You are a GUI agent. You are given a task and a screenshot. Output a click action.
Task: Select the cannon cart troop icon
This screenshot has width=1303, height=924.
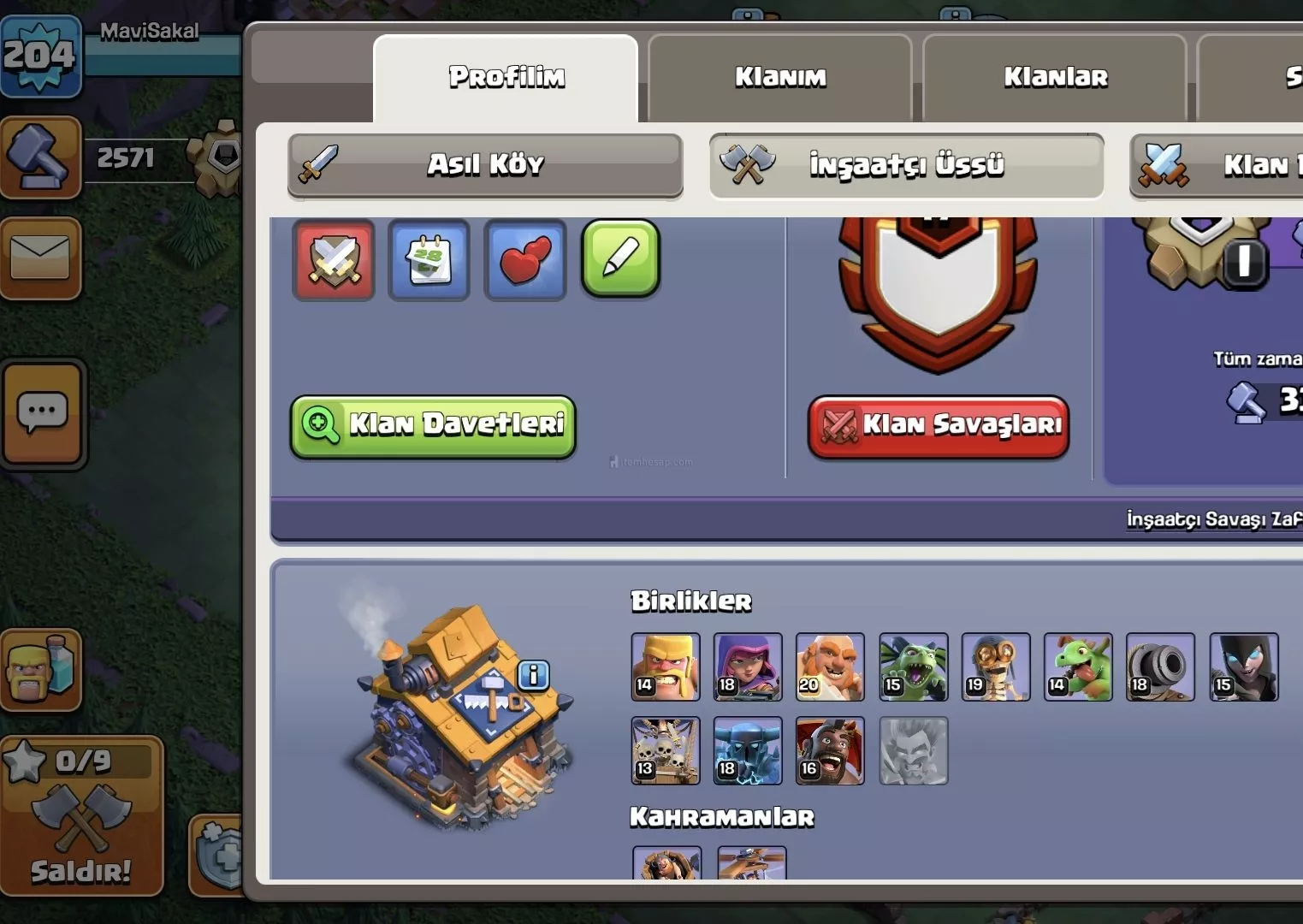(1160, 667)
